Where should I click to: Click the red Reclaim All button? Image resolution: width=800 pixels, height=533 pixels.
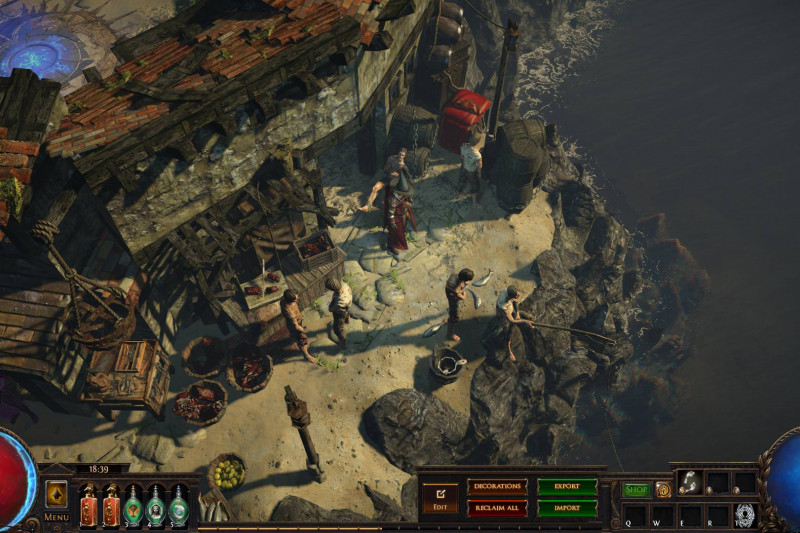496,508
